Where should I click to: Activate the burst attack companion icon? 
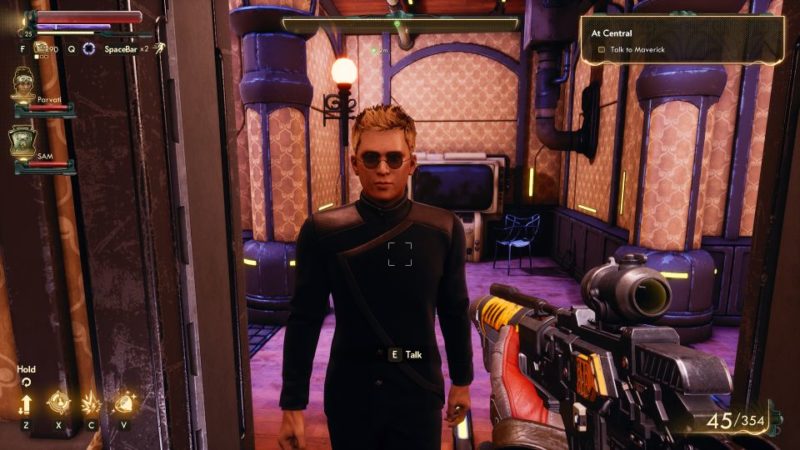click(91, 403)
